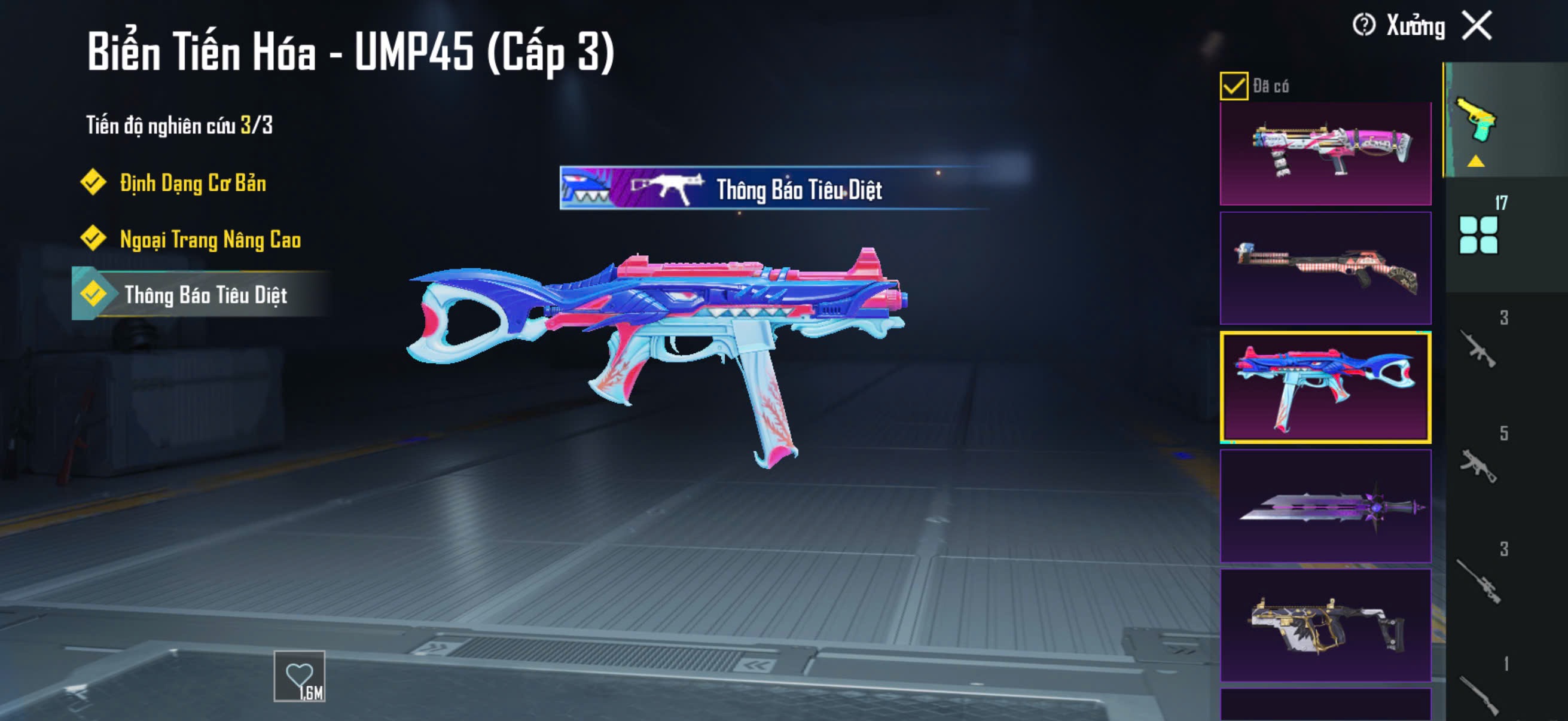
Task: Pick the dark striped shotgun skin thumbnail
Action: click(1325, 268)
